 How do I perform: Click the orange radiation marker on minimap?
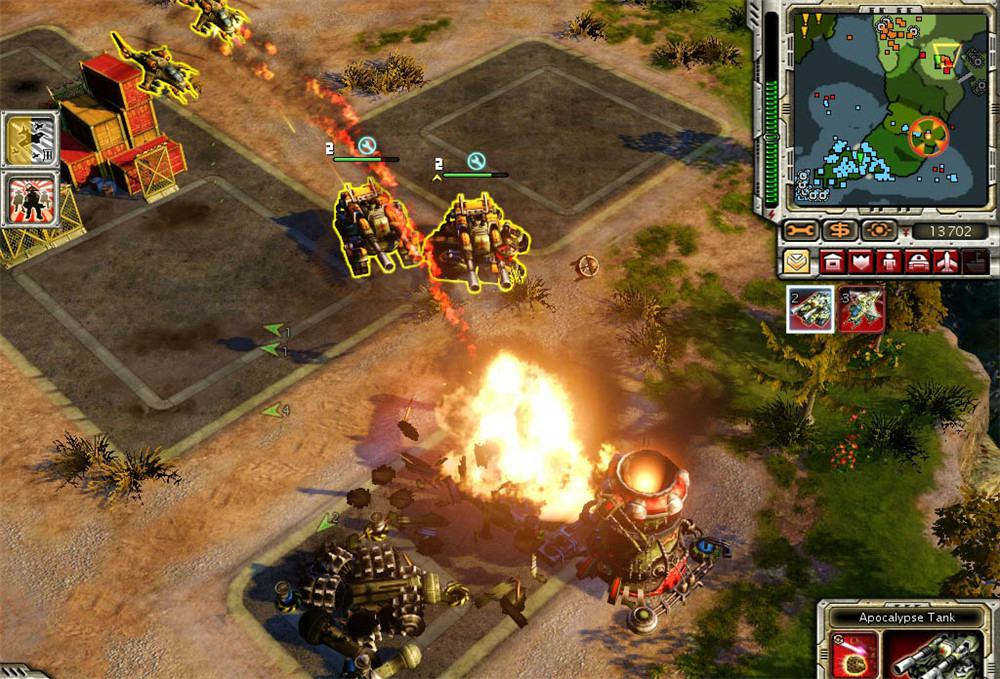[x=926, y=135]
